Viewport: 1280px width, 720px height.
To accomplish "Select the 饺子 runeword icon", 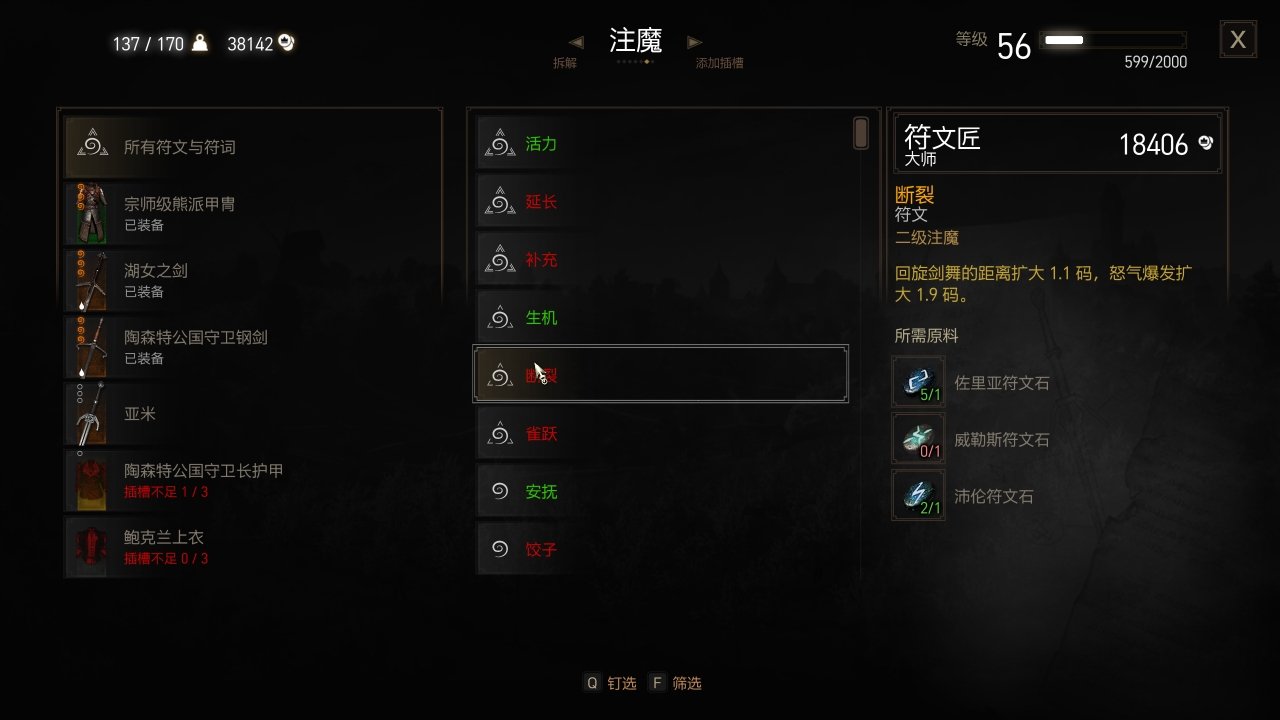I will click(498, 549).
